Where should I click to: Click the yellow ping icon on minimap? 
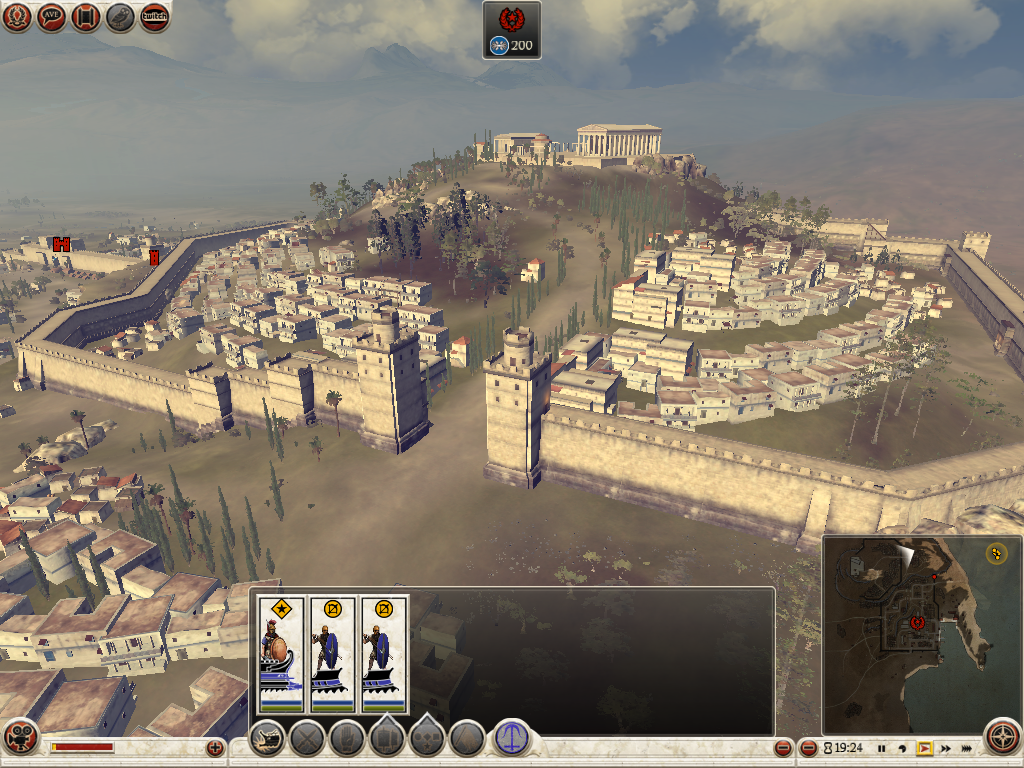996,552
